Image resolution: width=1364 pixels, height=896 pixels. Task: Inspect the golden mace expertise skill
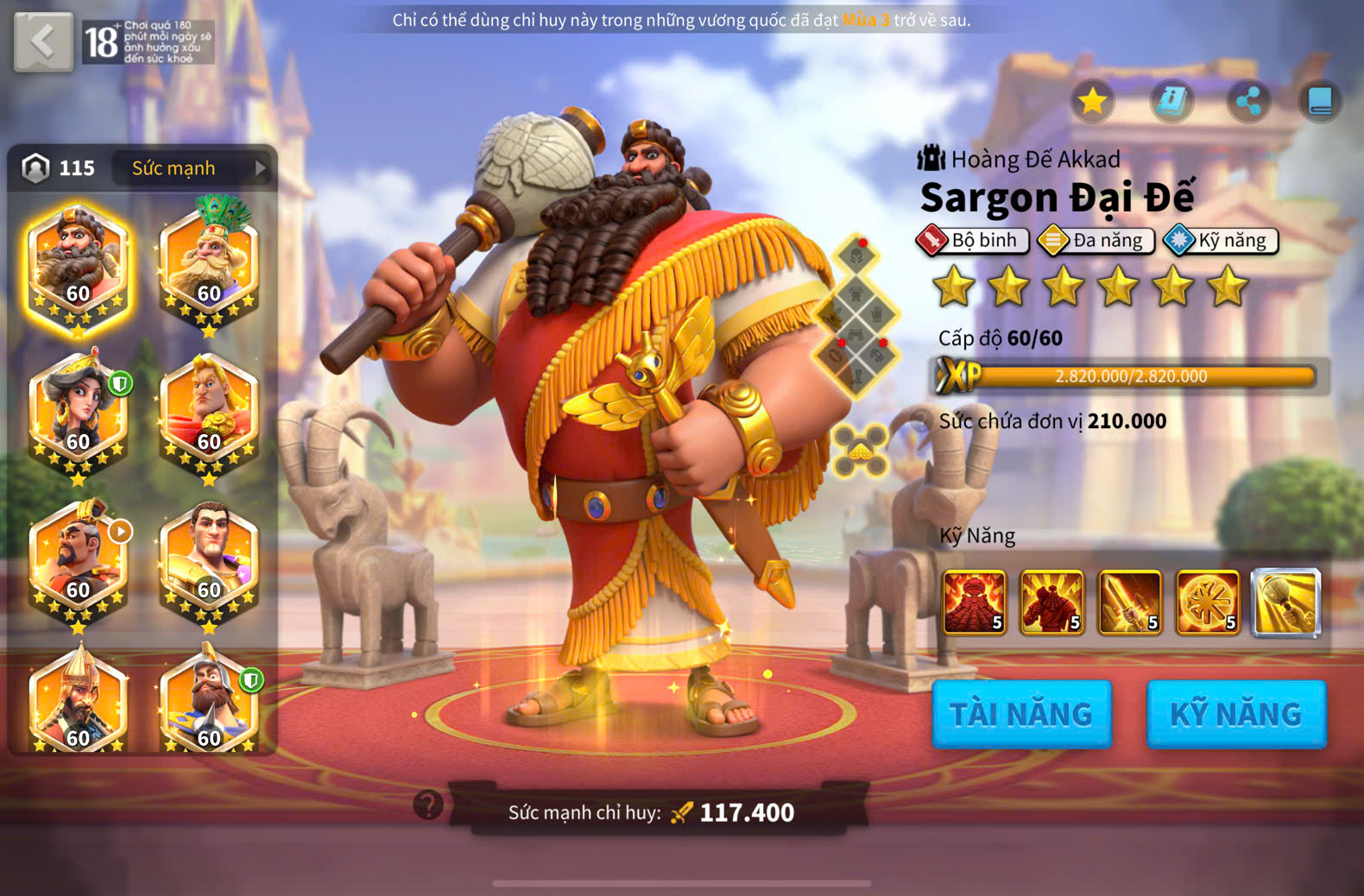[1285, 603]
